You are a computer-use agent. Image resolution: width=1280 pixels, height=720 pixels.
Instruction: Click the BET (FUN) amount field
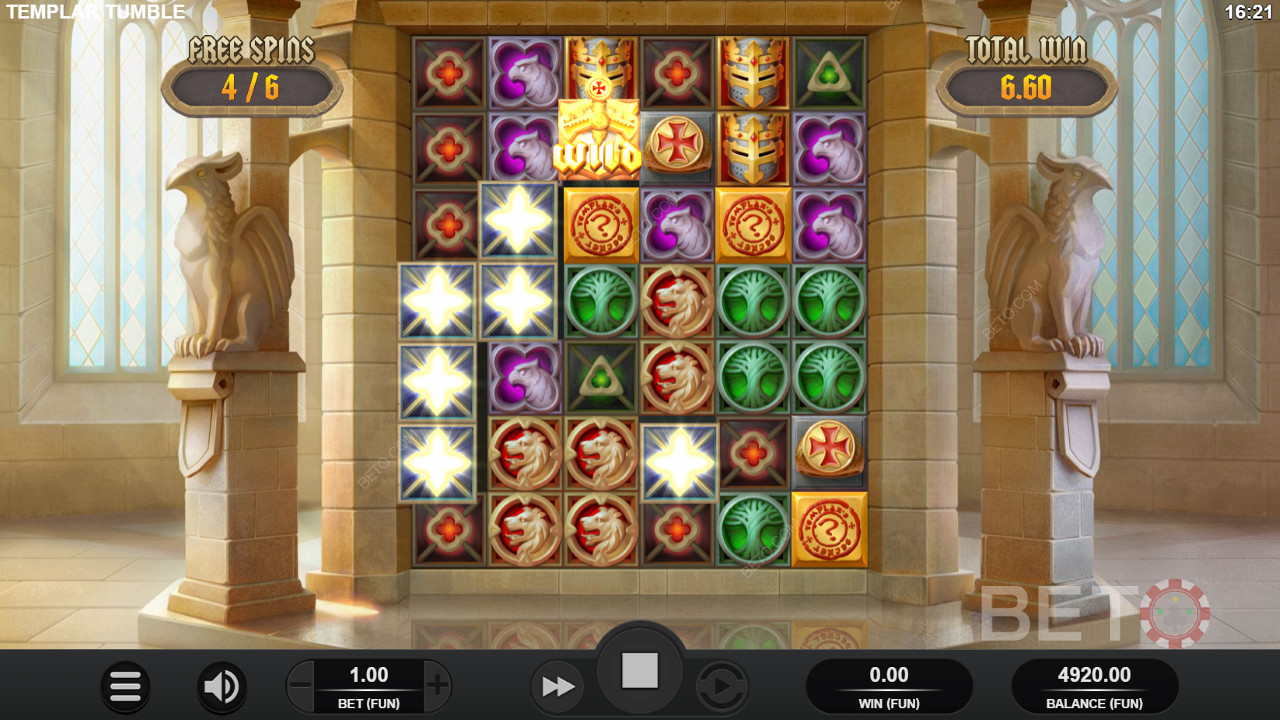pos(368,687)
